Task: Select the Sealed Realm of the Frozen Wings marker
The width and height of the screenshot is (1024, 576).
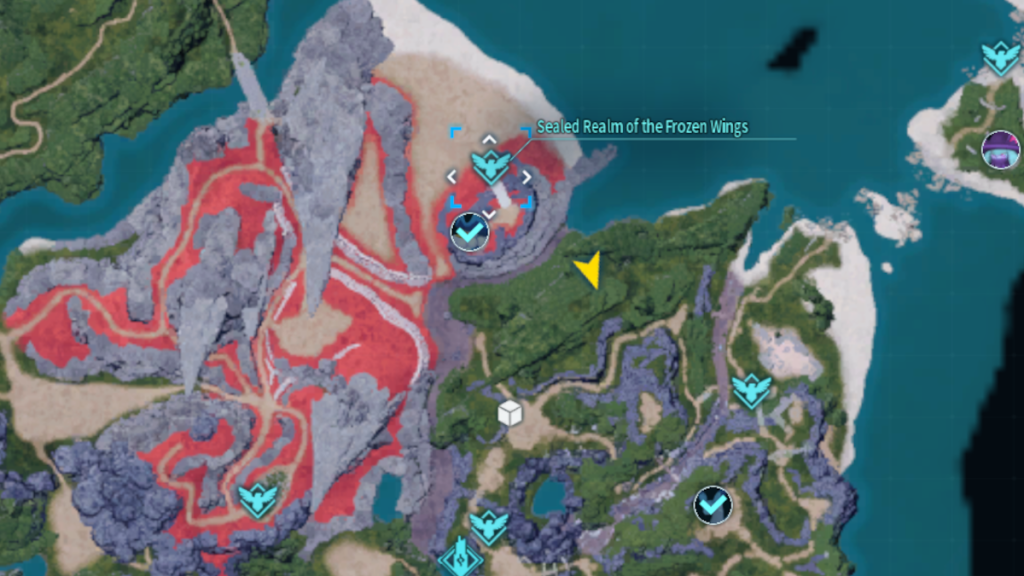Action: (490, 167)
